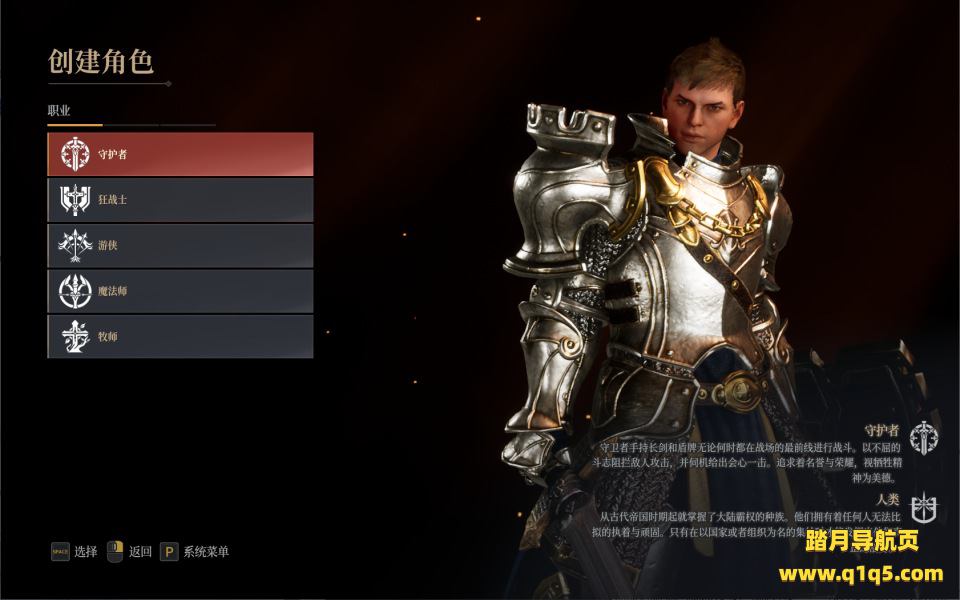Visit the www.q1q5.com watermark link
Screen dimensions: 960x600
[860, 574]
